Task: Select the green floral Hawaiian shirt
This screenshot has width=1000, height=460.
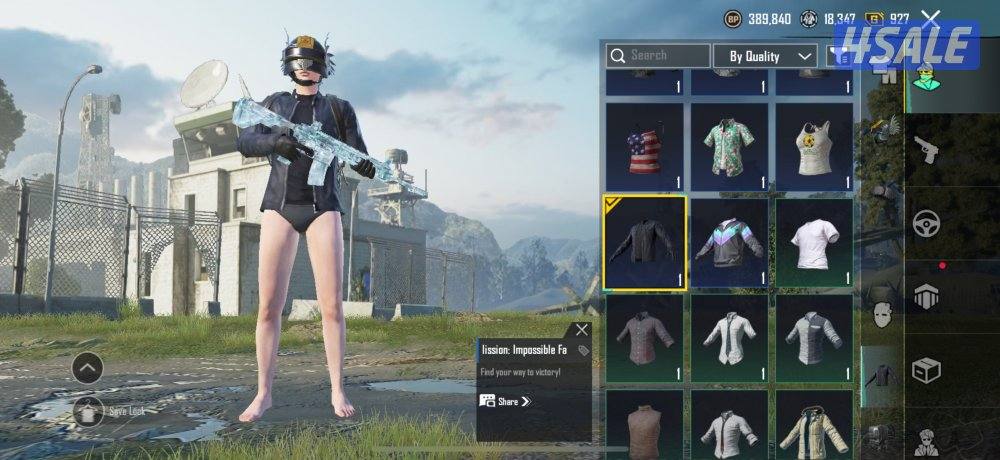Action: click(x=729, y=146)
